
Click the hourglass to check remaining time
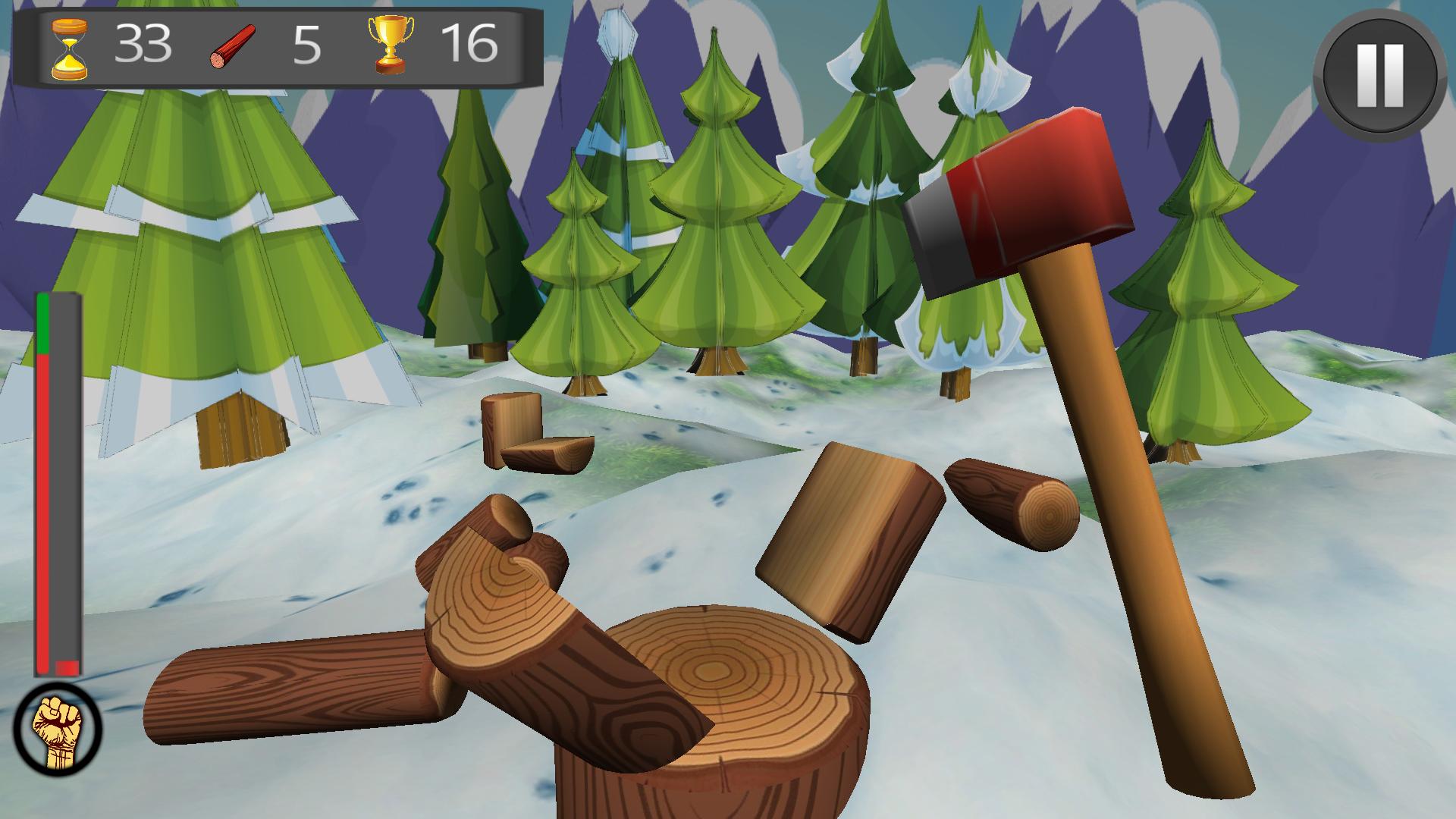(x=67, y=48)
